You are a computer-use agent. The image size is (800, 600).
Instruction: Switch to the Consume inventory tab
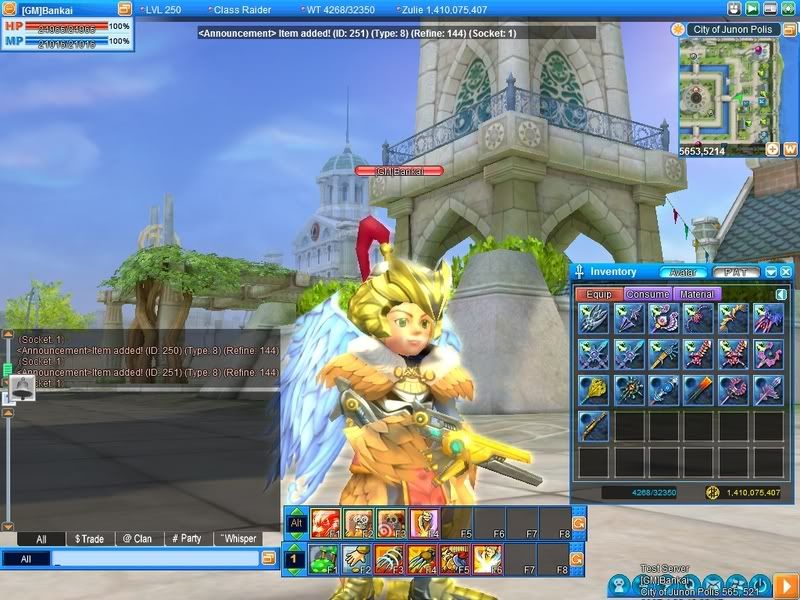click(x=647, y=295)
